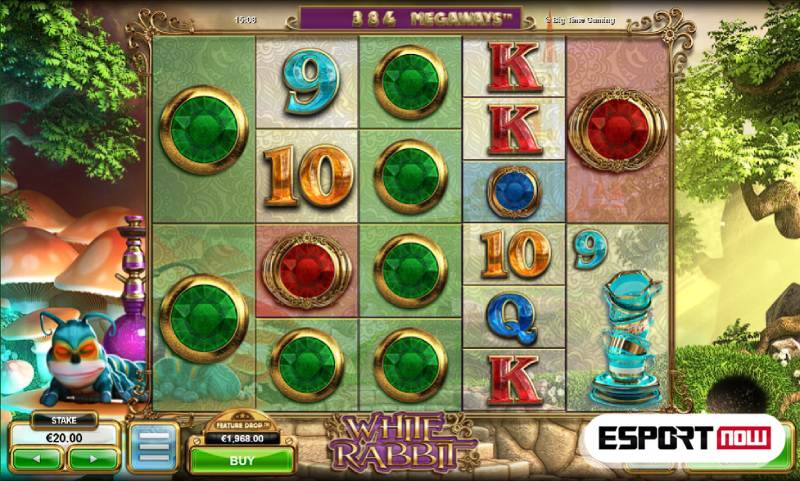This screenshot has height=481, width=800.
Task: Buy the Feature Drop for €1,968.00
Action: coord(241,462)
